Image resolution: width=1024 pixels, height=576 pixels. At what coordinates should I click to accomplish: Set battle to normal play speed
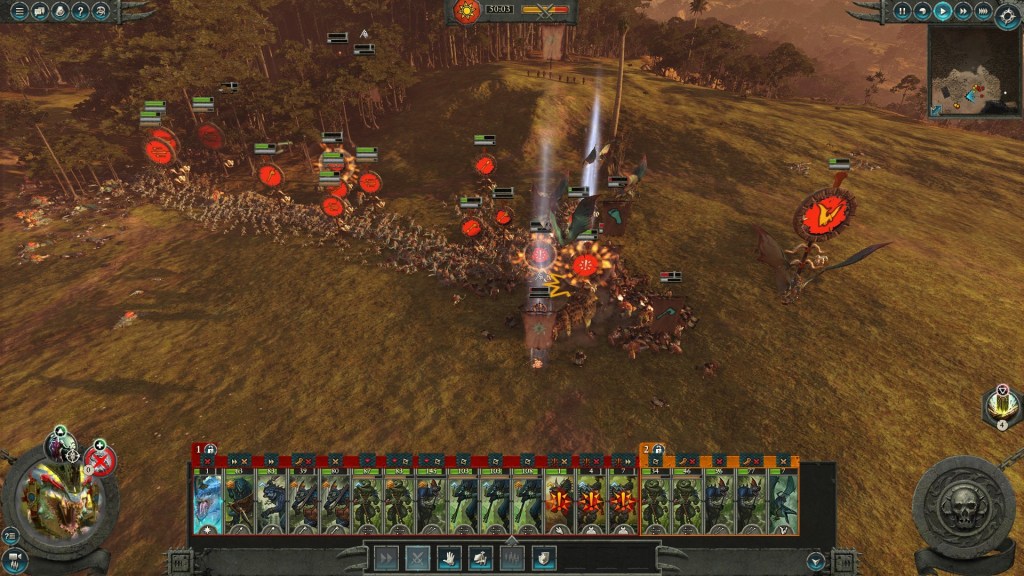[942, 12]
